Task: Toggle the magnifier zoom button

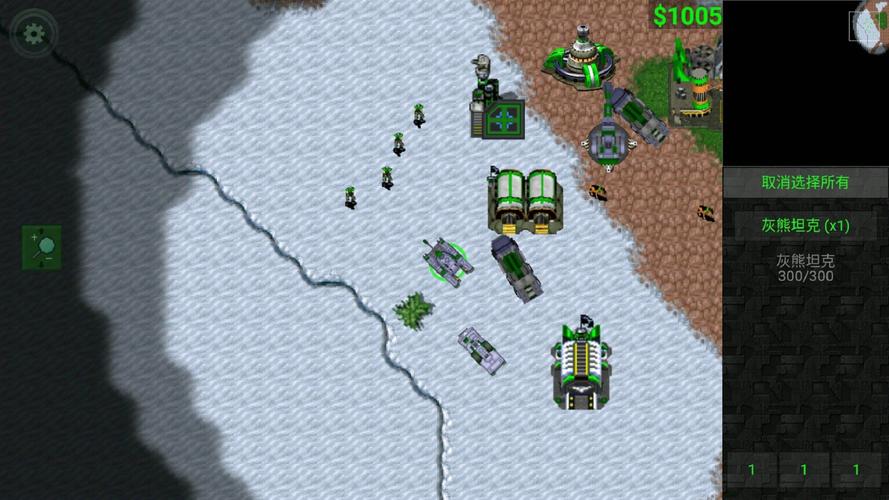Action: click(42, 247)
